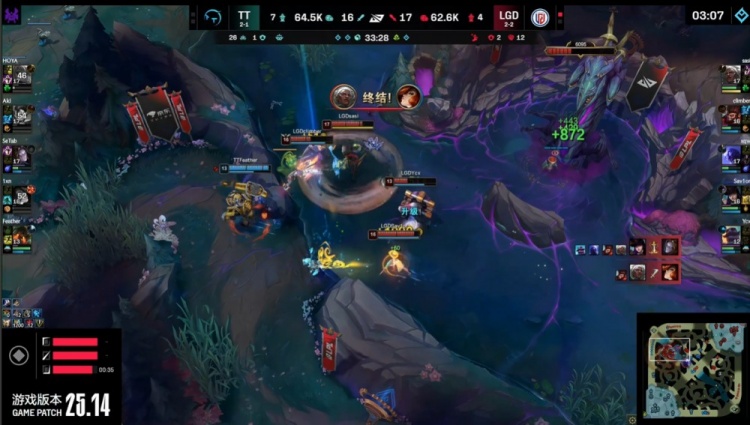This screenshot has height=425, width=750.
Task: Click the TT team logo
Action: pos(213,17)
